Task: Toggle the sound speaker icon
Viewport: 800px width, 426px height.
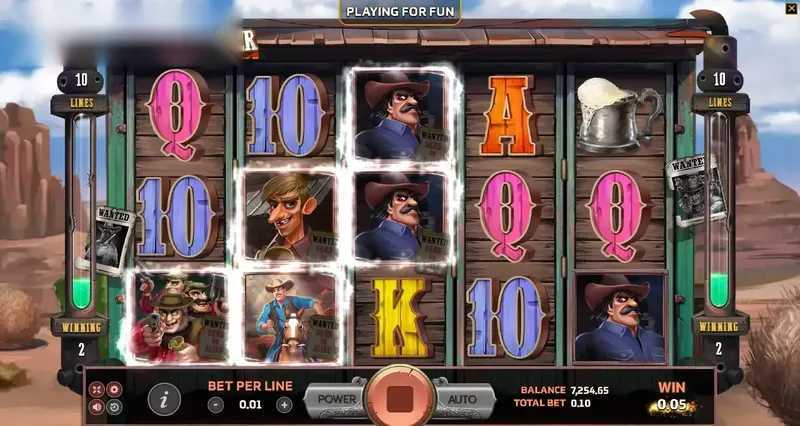Action: tap(97, 407)
